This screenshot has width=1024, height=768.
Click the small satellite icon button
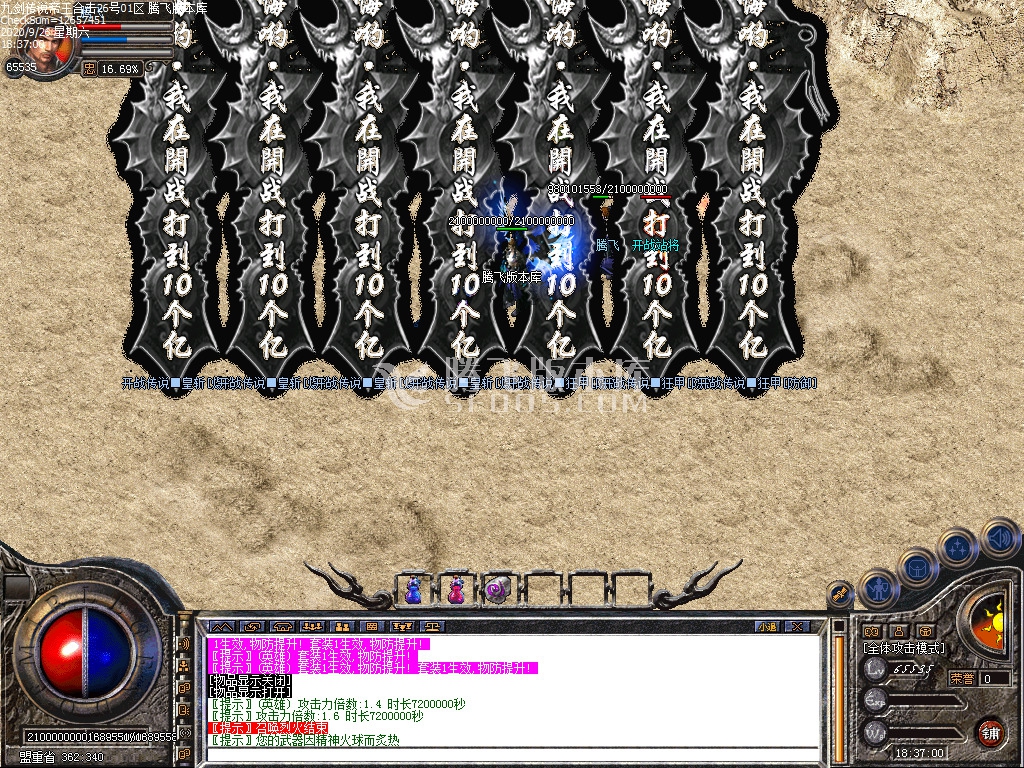pos(841,595)
